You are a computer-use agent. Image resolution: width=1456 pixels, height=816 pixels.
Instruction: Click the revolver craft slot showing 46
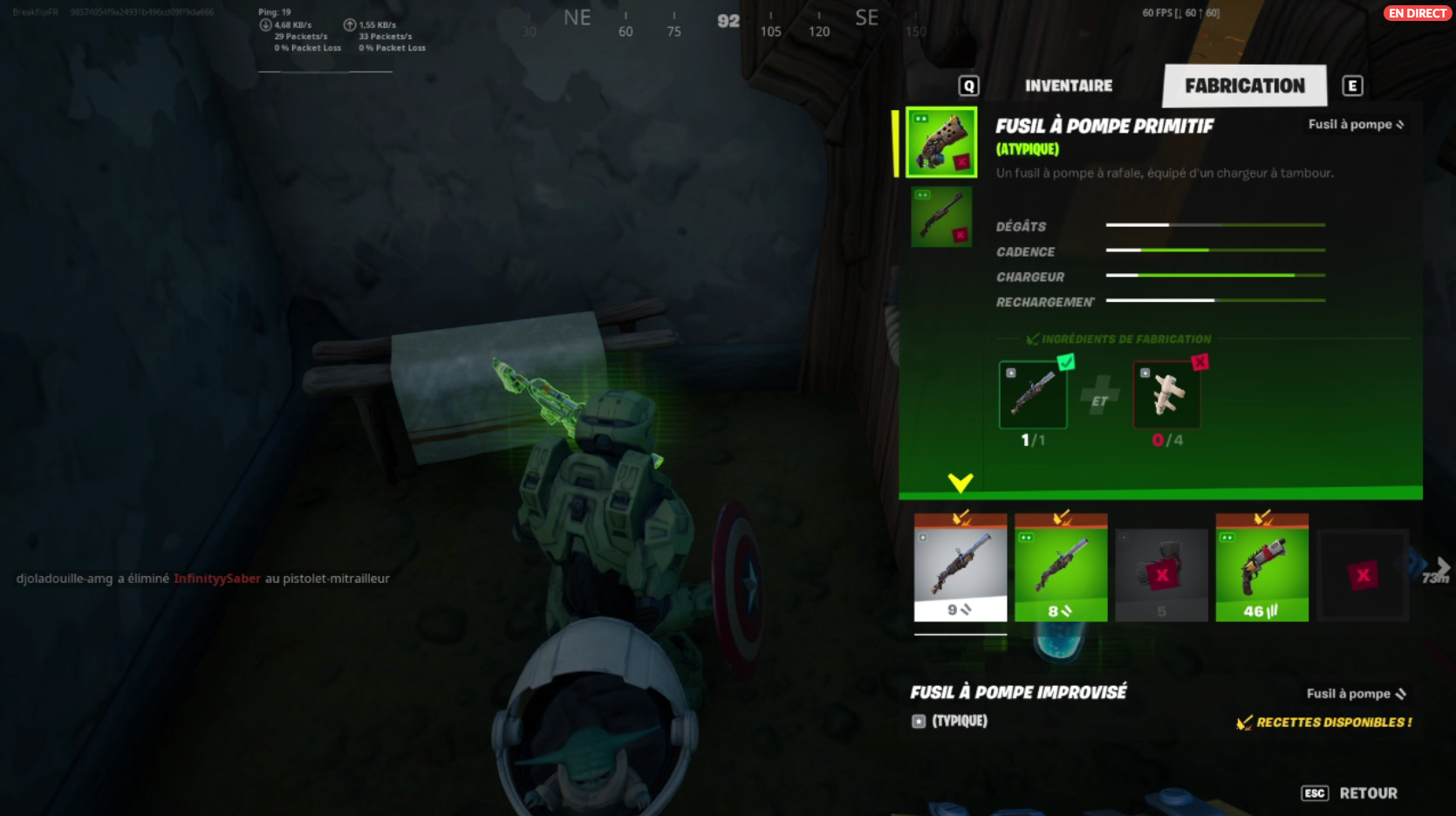tap(1261, 567)
